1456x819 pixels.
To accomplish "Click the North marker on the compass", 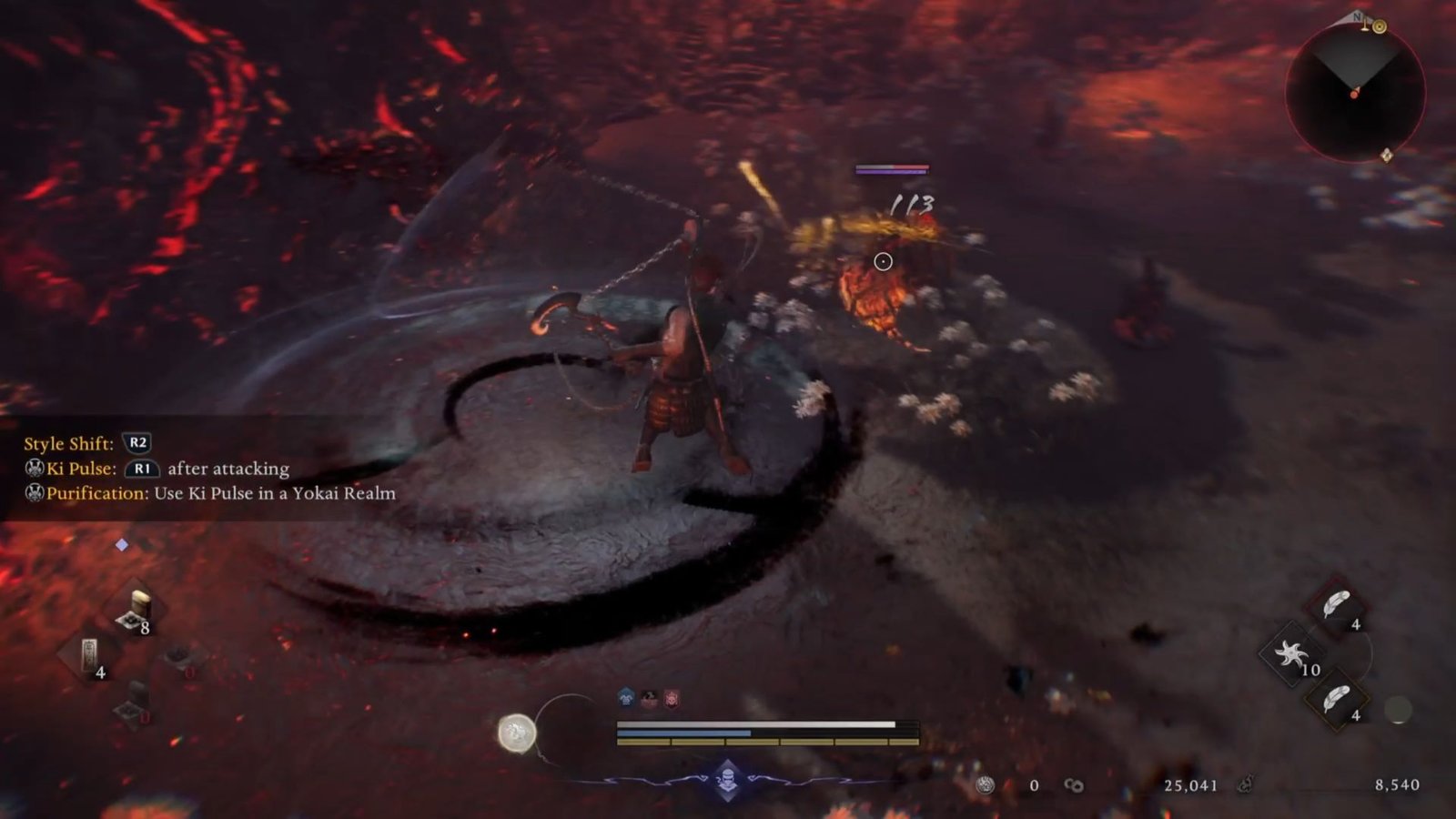I will point(1357,17).
